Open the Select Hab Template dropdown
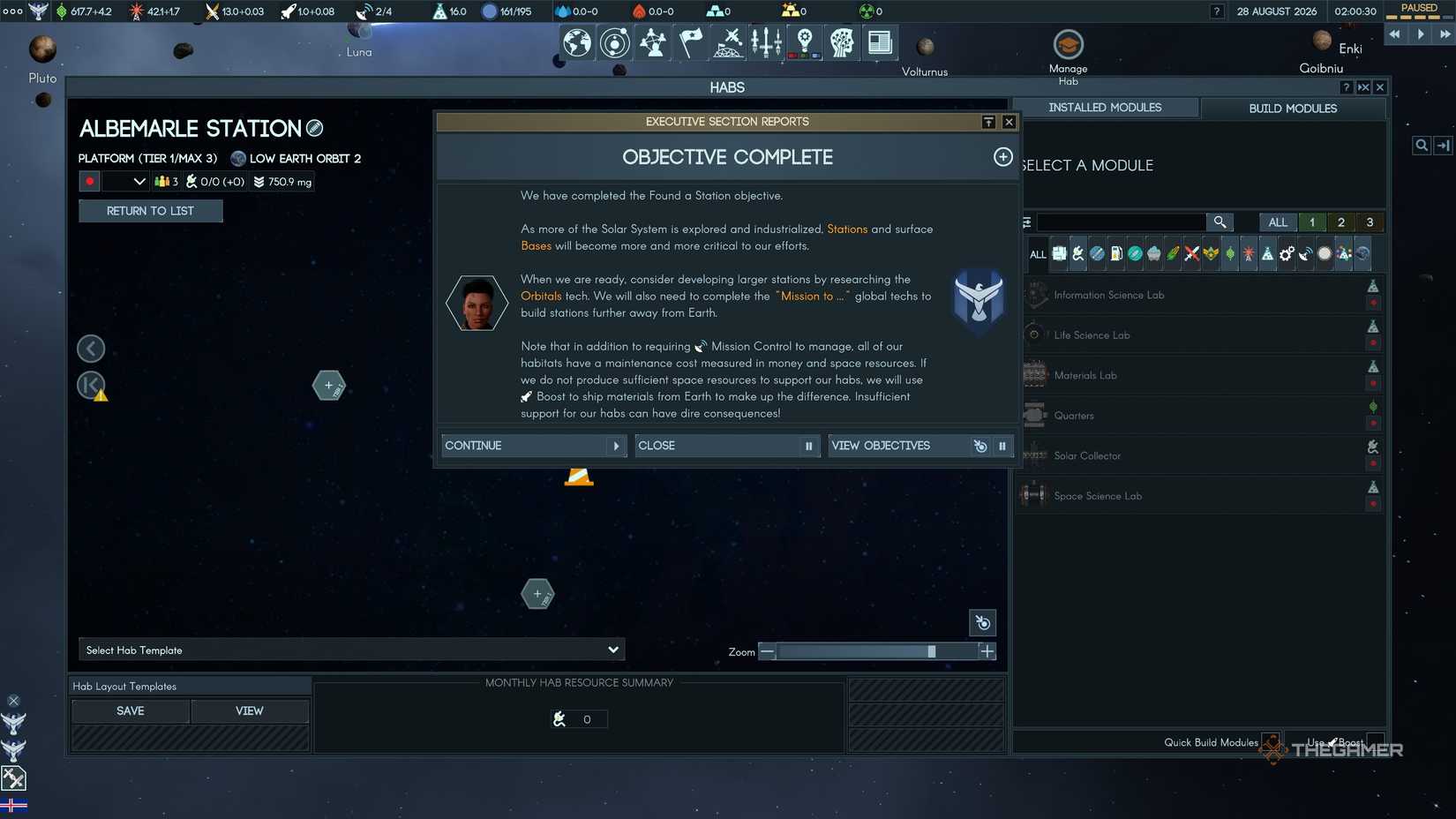 (351, 650)
